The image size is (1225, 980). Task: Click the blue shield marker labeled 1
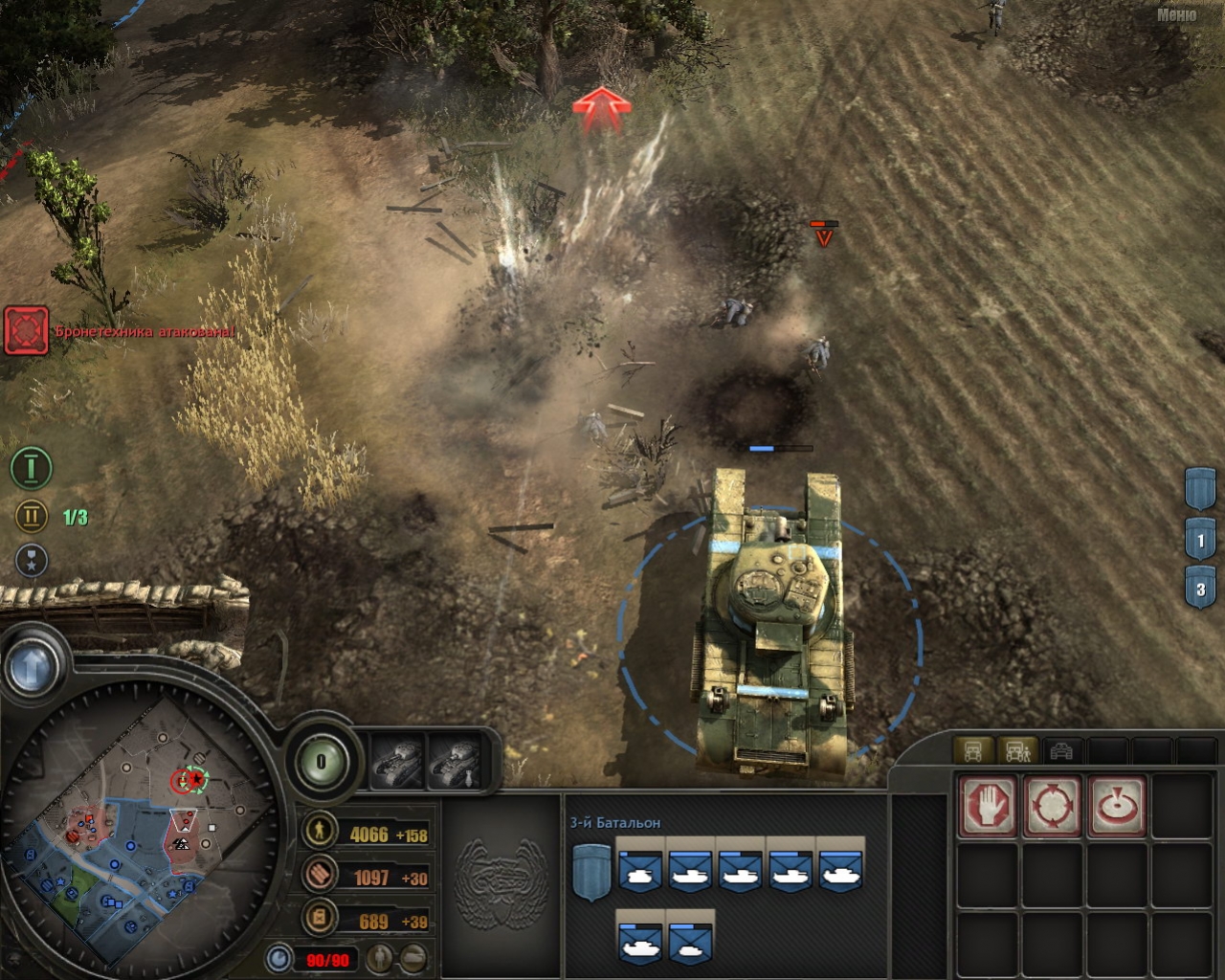[x=1201, y=536]
